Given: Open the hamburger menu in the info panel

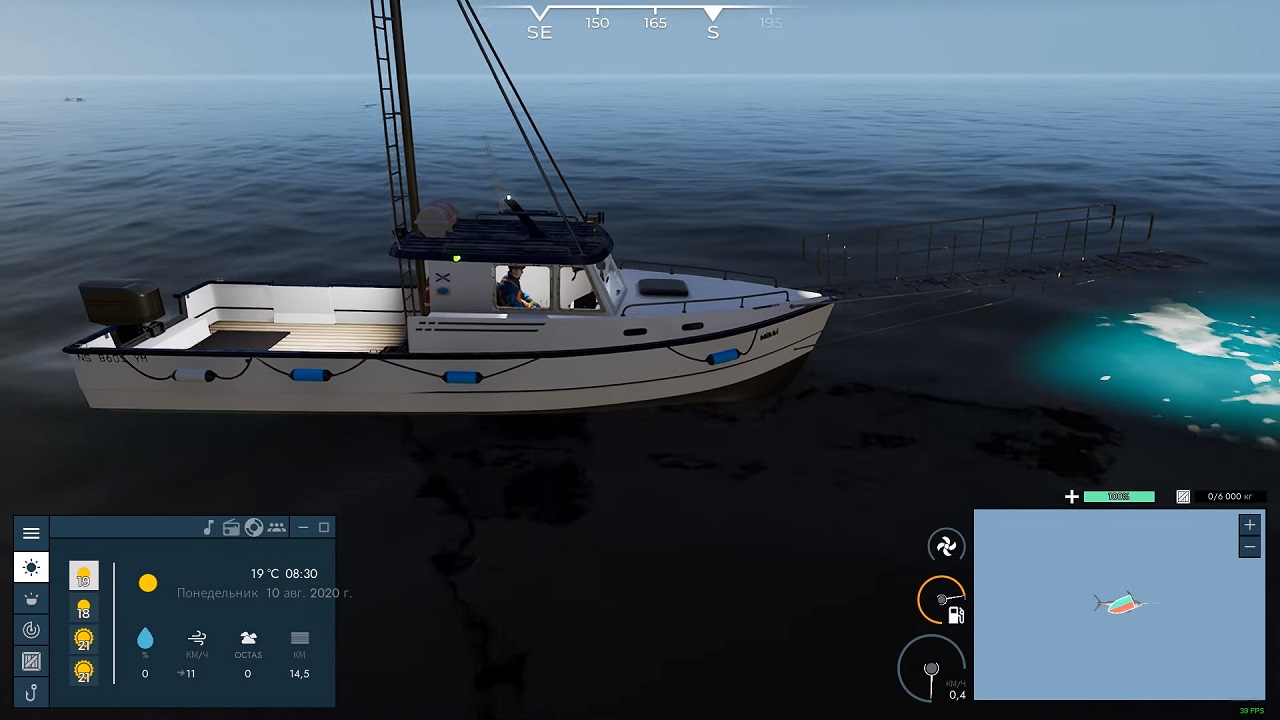Looking at the screenshot, I should tap(31, 533).
